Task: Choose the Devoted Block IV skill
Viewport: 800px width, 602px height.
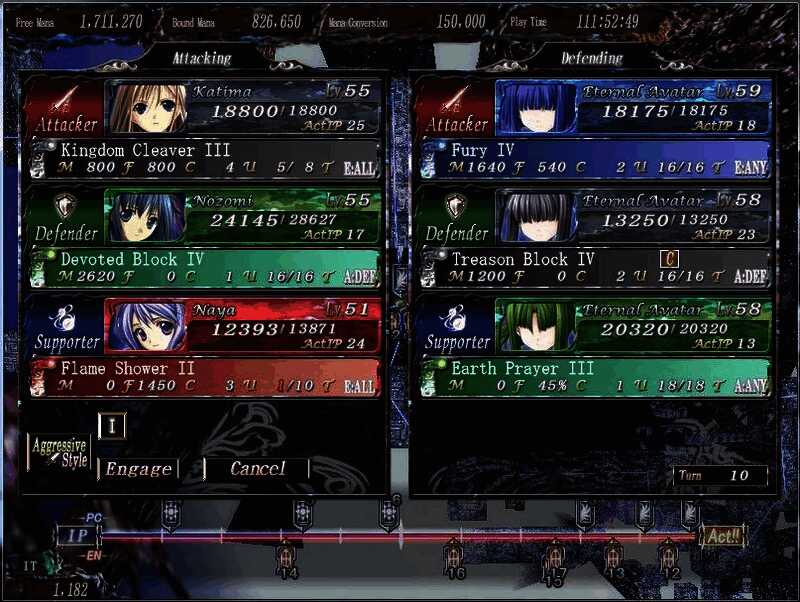Action: point(204,268)
